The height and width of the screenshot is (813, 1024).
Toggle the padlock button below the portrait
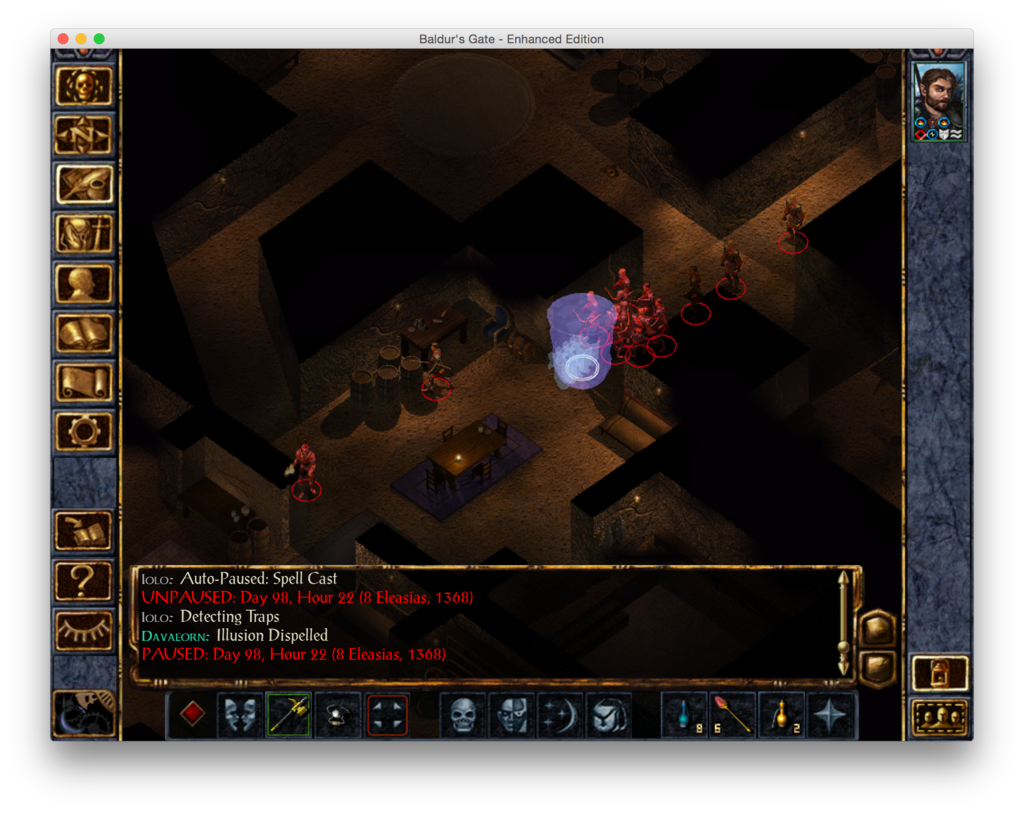tap(940, 673)
